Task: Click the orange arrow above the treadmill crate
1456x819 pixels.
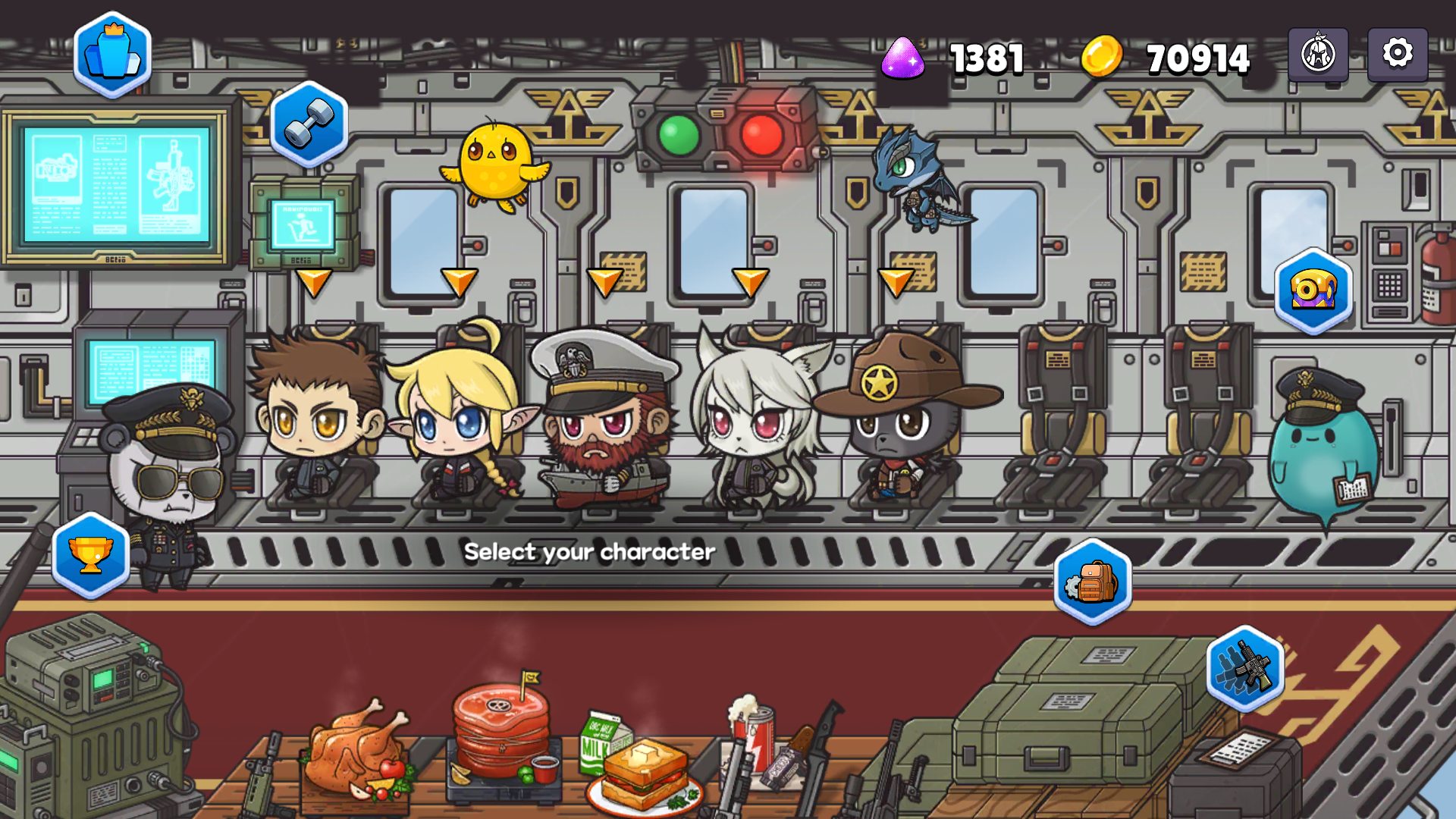Action: click(x=313, y=283)
